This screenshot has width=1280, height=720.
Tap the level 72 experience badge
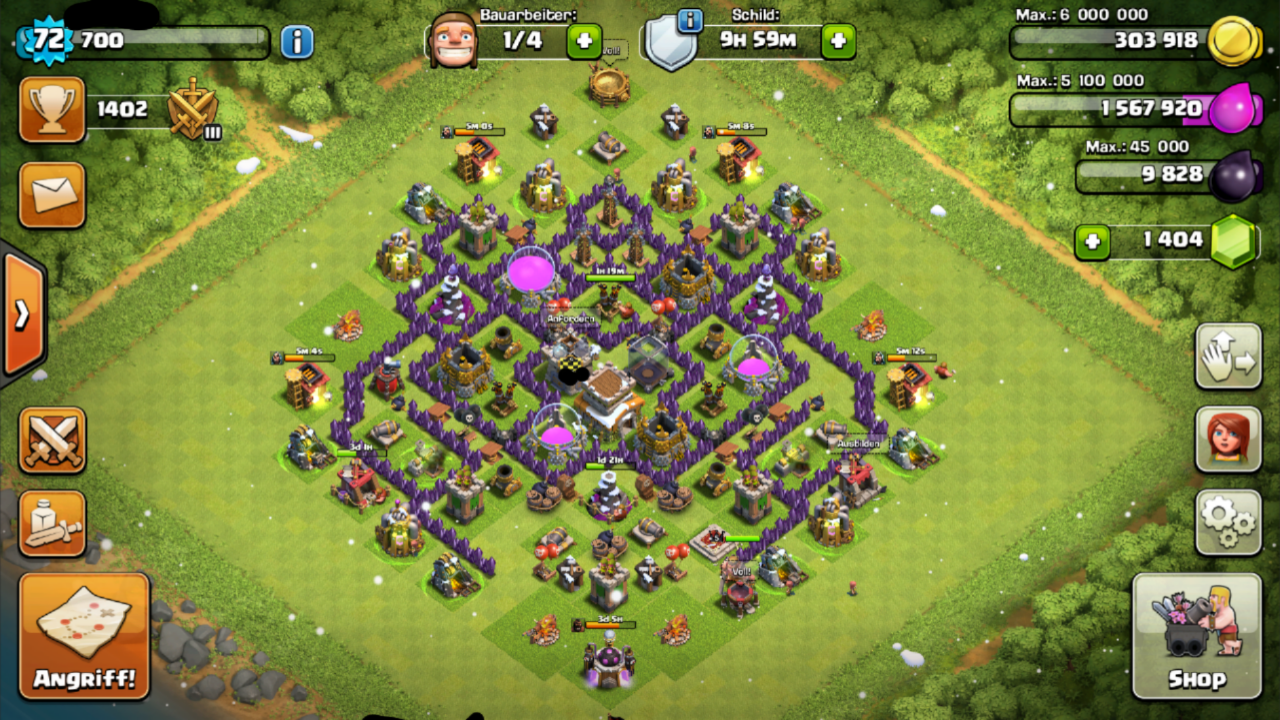tap(43, 41)
